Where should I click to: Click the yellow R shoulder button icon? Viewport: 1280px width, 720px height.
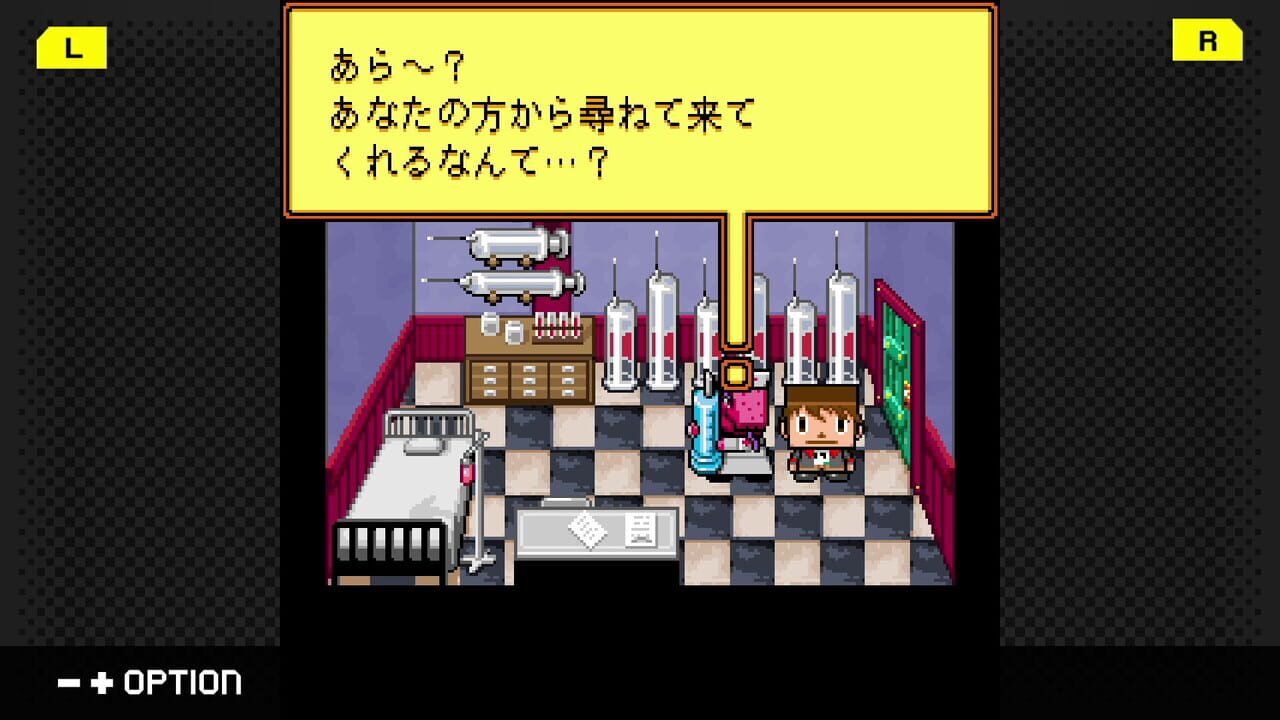click(x=1207, y=41)
